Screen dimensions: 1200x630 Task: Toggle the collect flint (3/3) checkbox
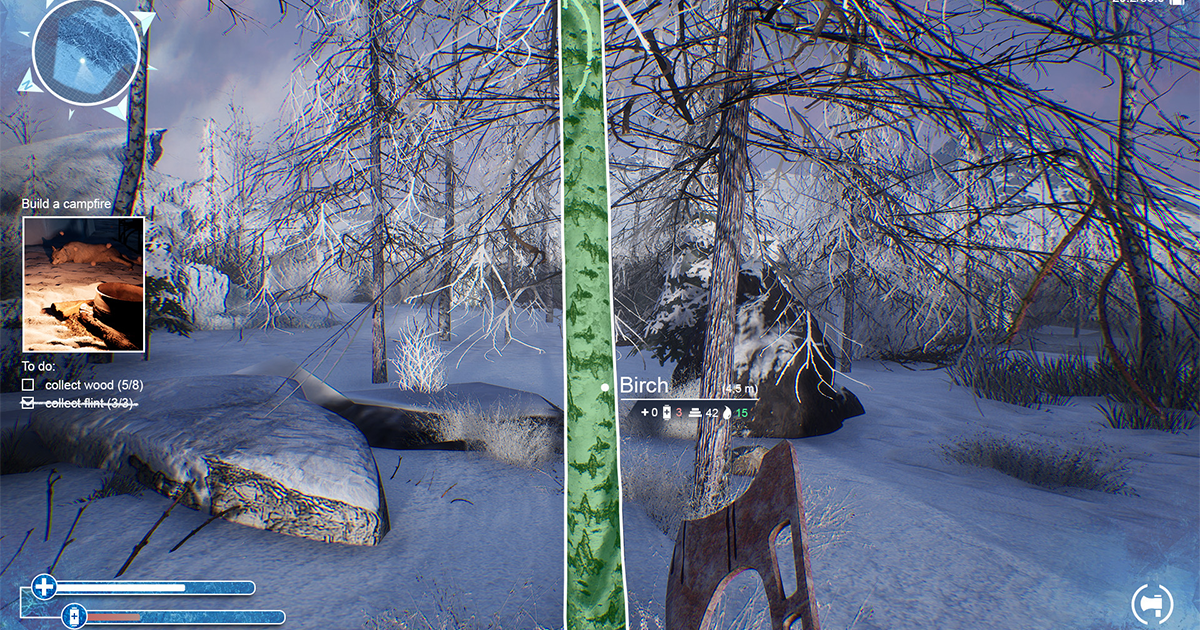(28, 403)
